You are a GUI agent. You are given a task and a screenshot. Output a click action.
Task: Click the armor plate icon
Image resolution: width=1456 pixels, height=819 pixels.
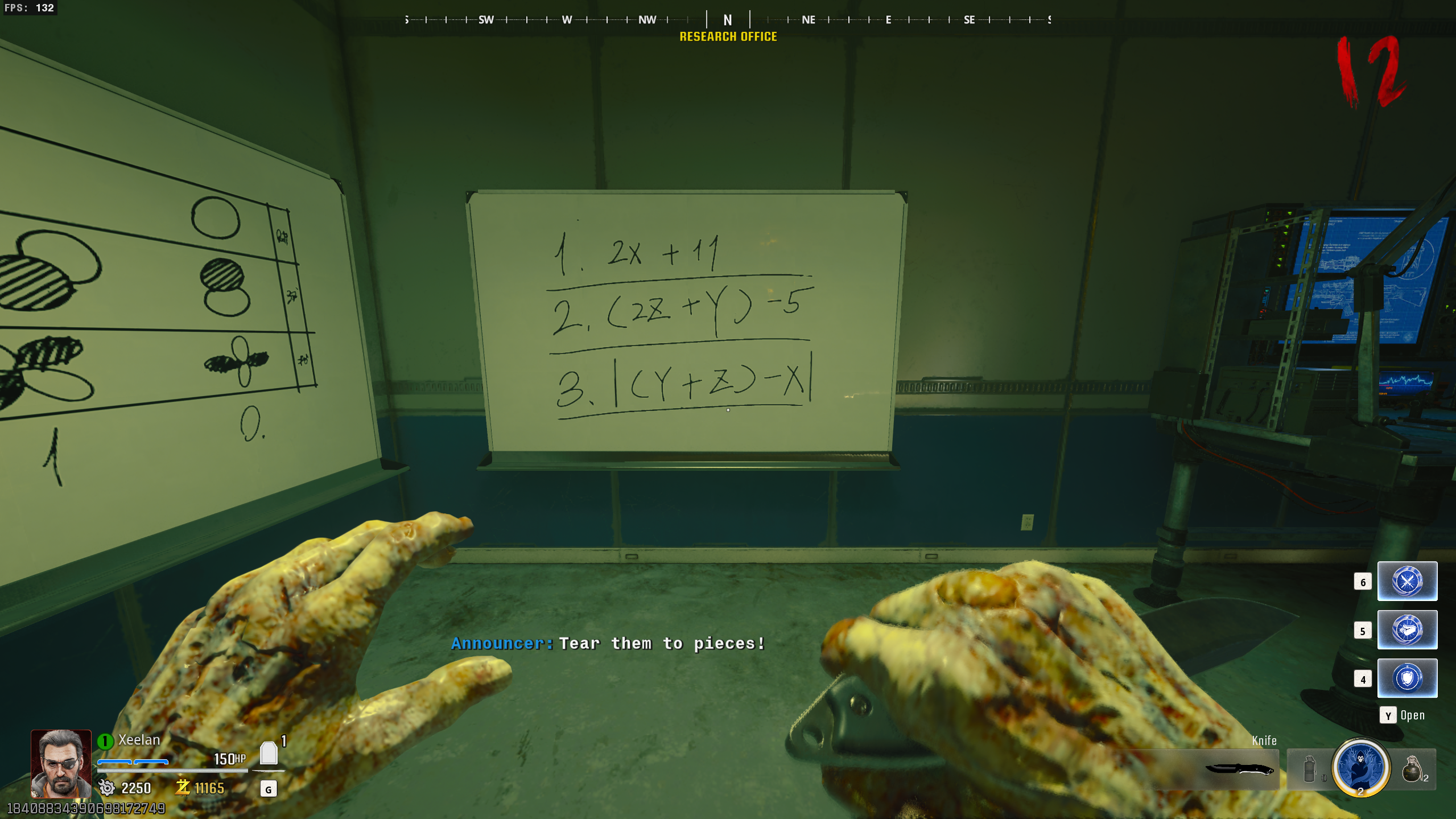(269, 754)
